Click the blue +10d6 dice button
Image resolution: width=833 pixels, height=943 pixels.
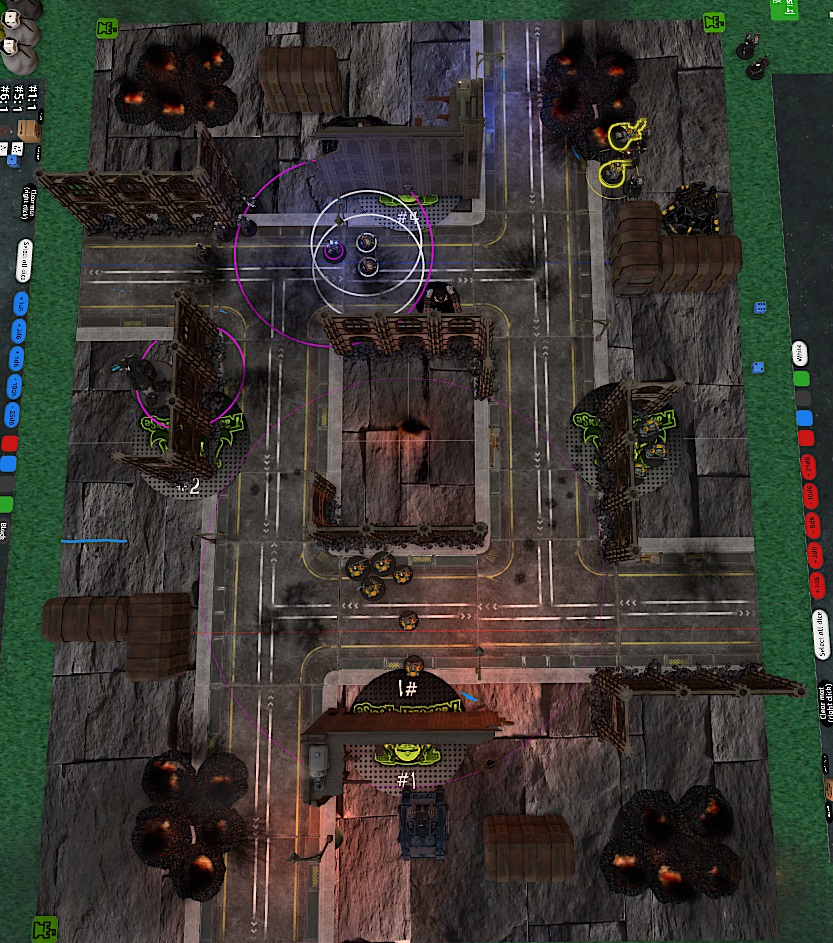pos(16,387)
